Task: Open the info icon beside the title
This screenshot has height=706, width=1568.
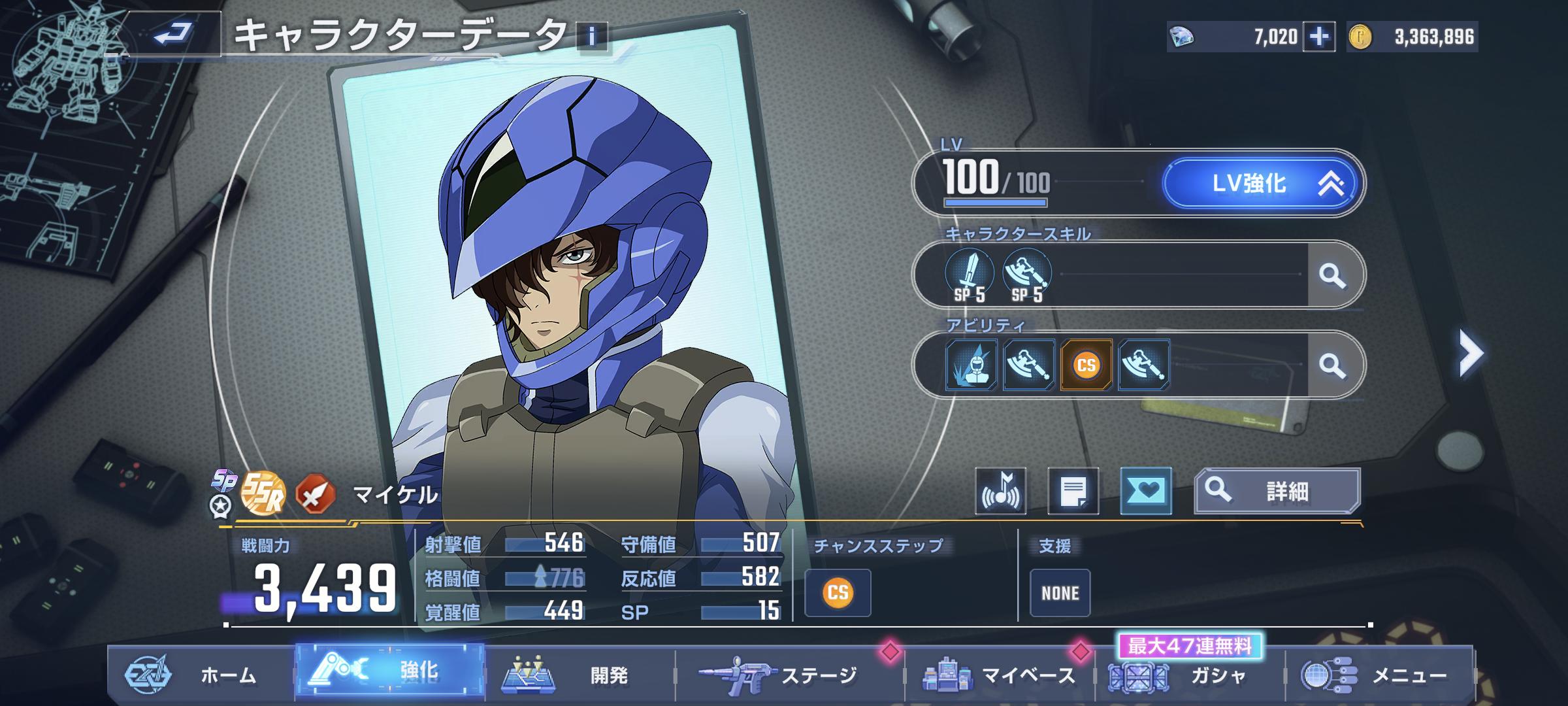Action: click(x=592, y=37)
